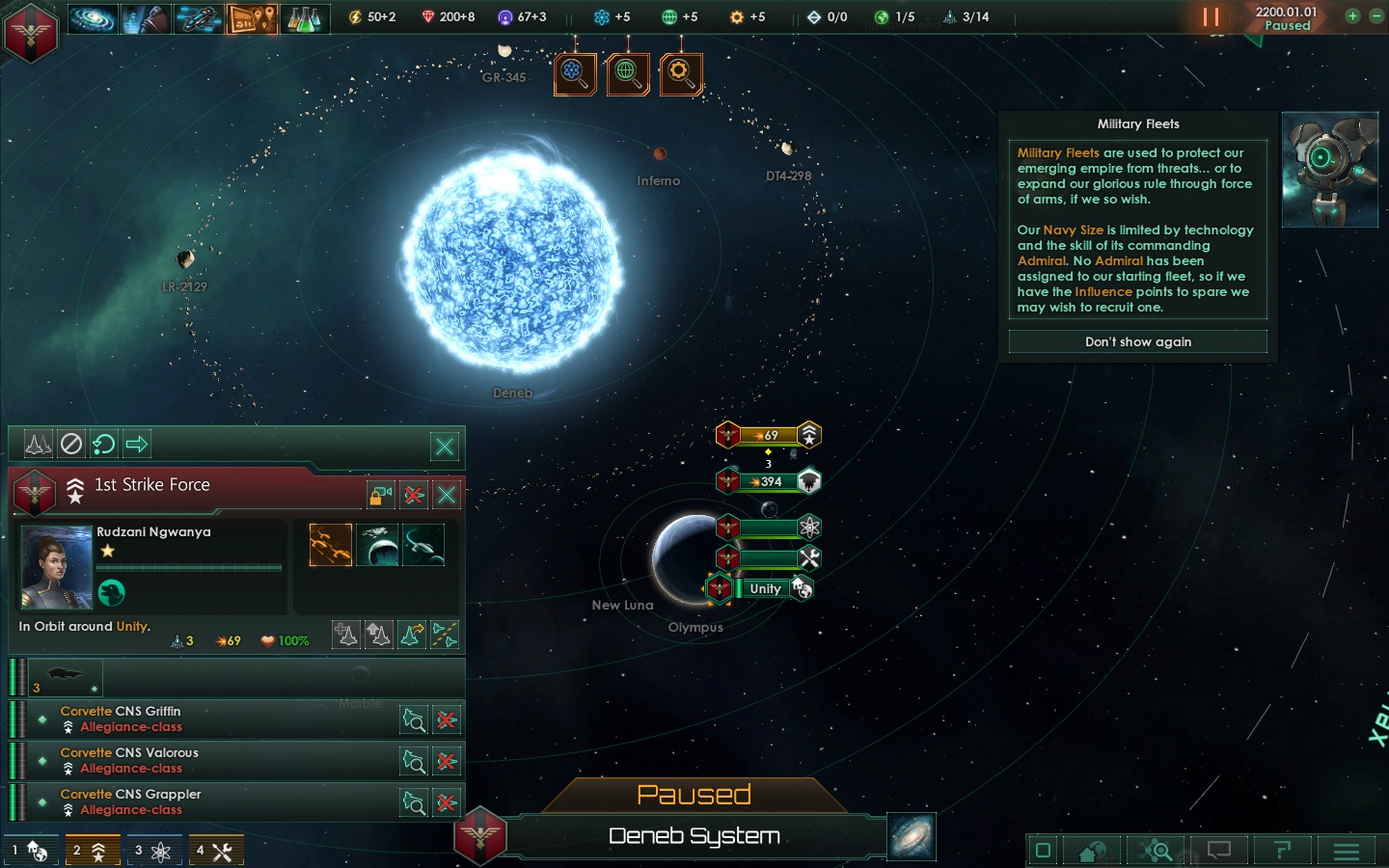Click the stop orders fleet command icon
Viewport: 1389px width, 868px height.
coord(71,444)
